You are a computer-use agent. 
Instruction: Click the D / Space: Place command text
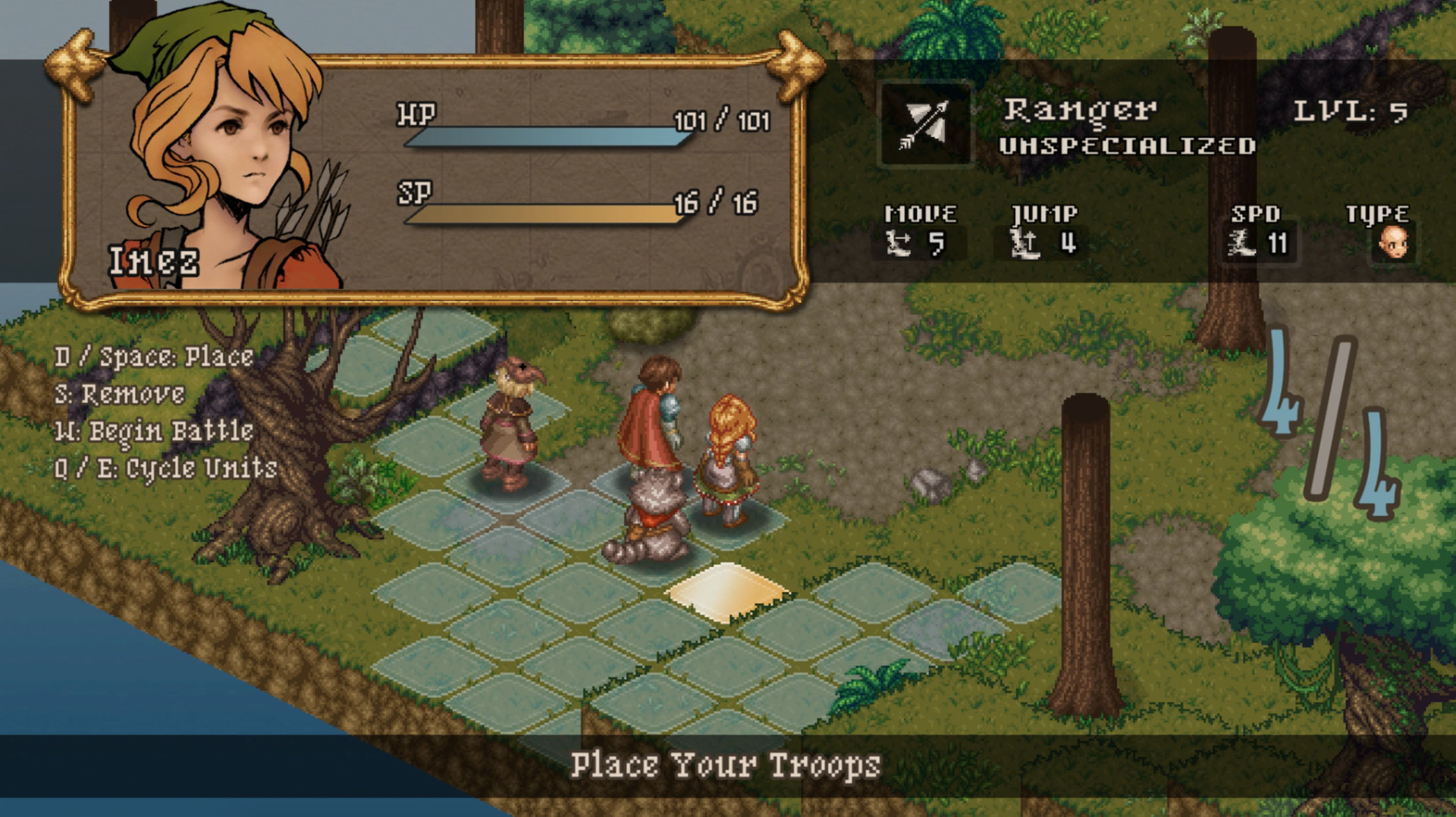[x=154, y=356]
